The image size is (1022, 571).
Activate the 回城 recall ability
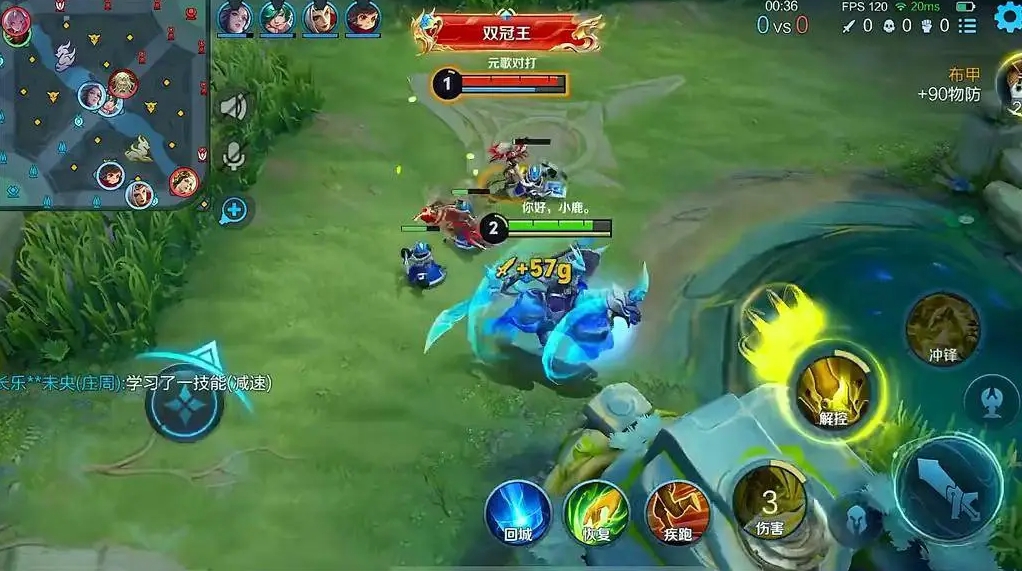click(518, 512)
